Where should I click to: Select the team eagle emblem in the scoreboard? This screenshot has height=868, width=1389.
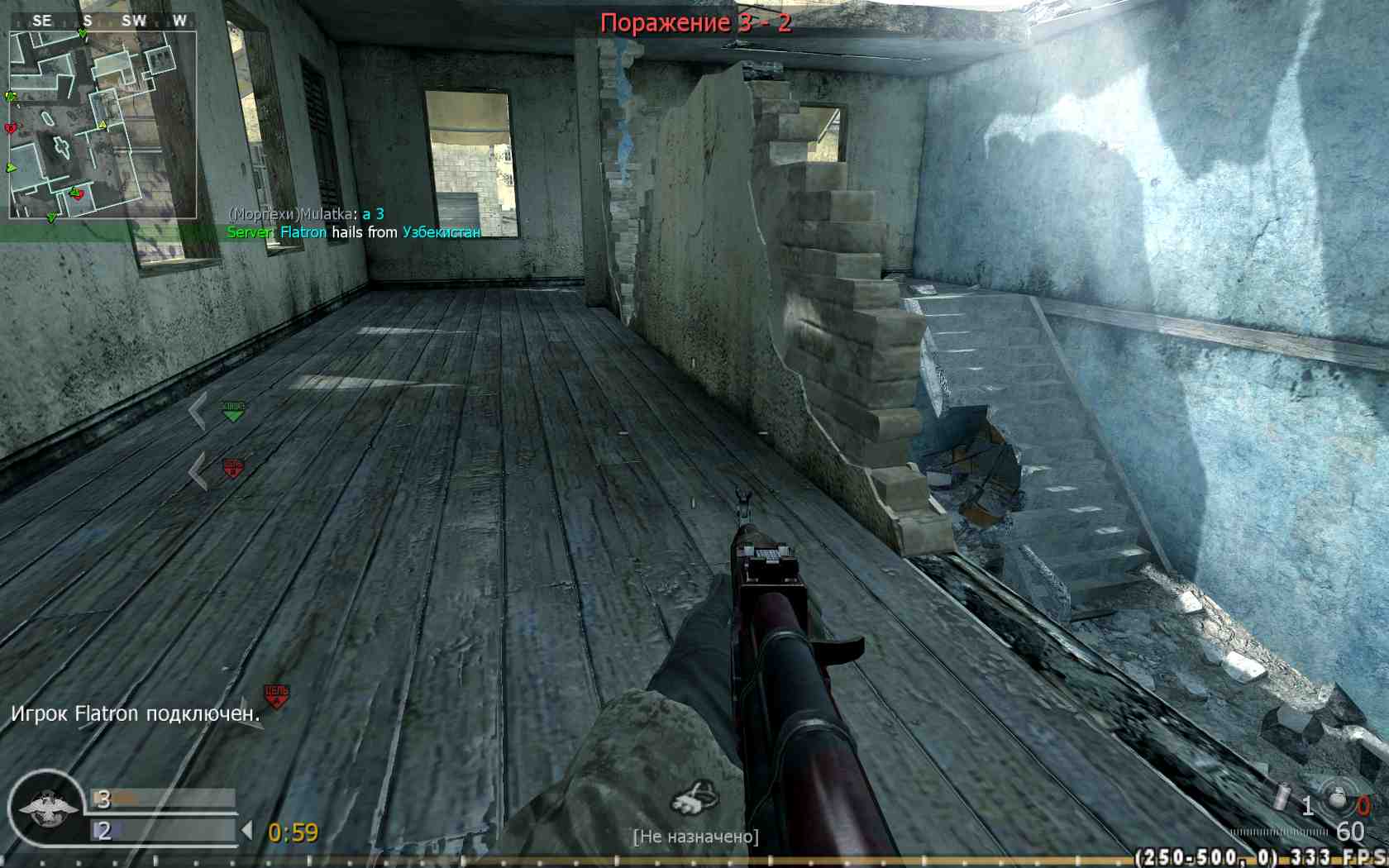tap(47, 808)
